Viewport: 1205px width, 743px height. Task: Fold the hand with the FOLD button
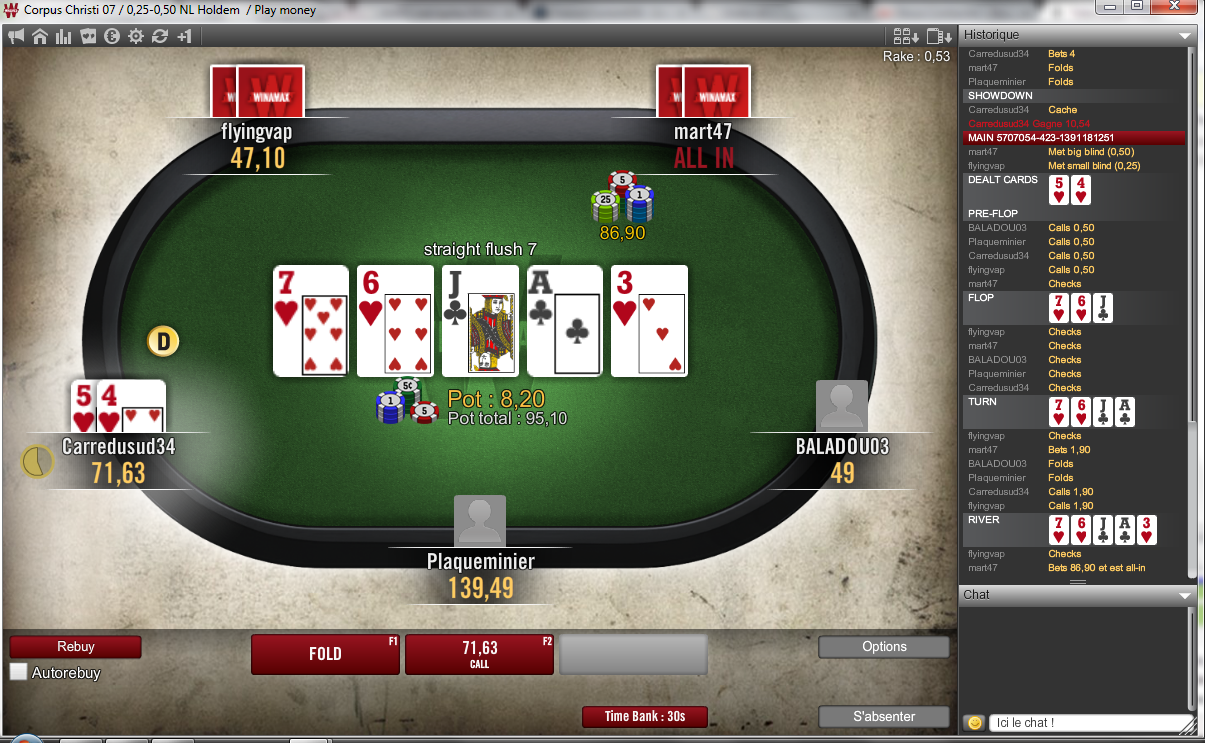point(325,654)
